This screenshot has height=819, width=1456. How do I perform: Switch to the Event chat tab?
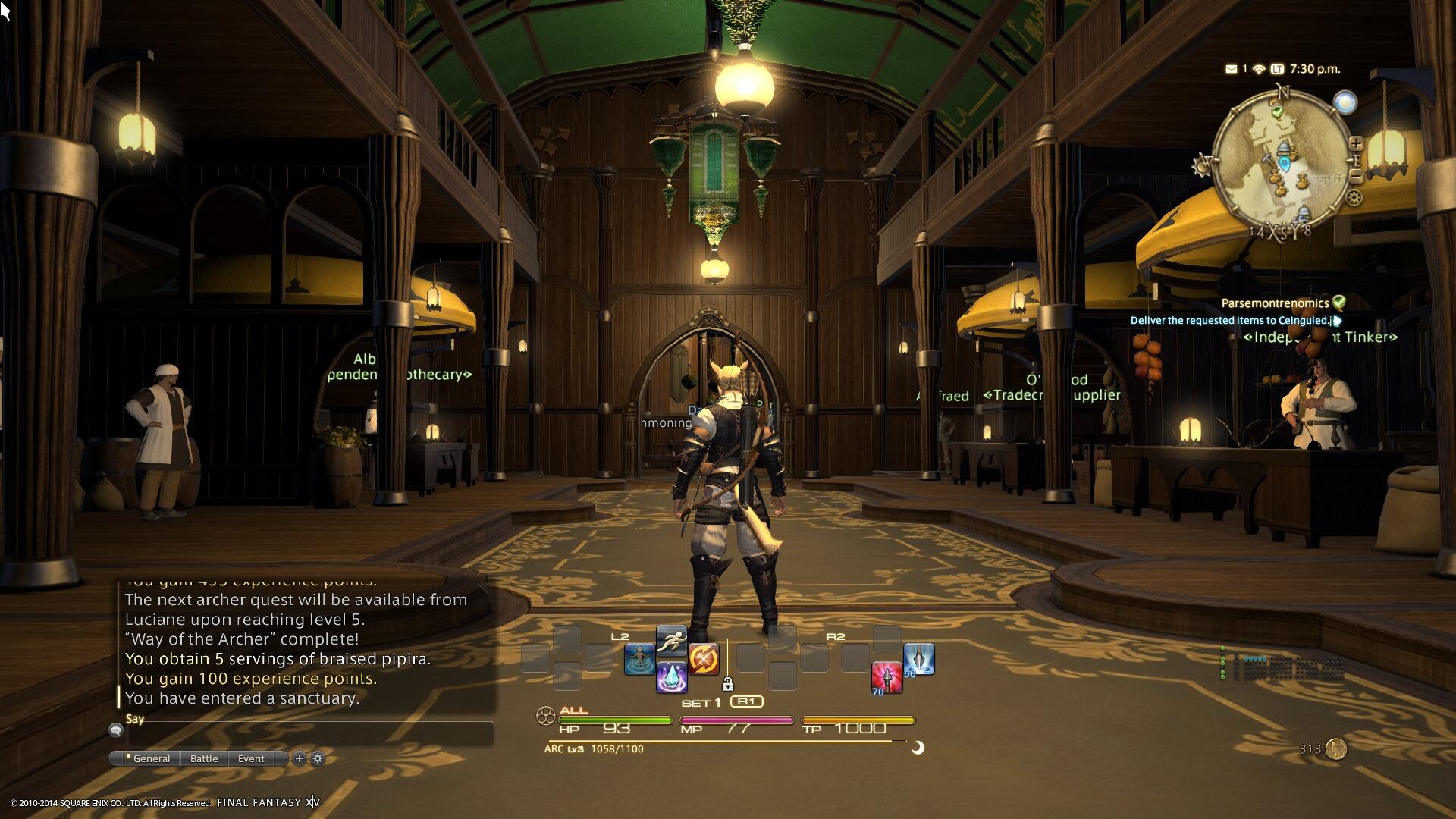coord(251,758)
